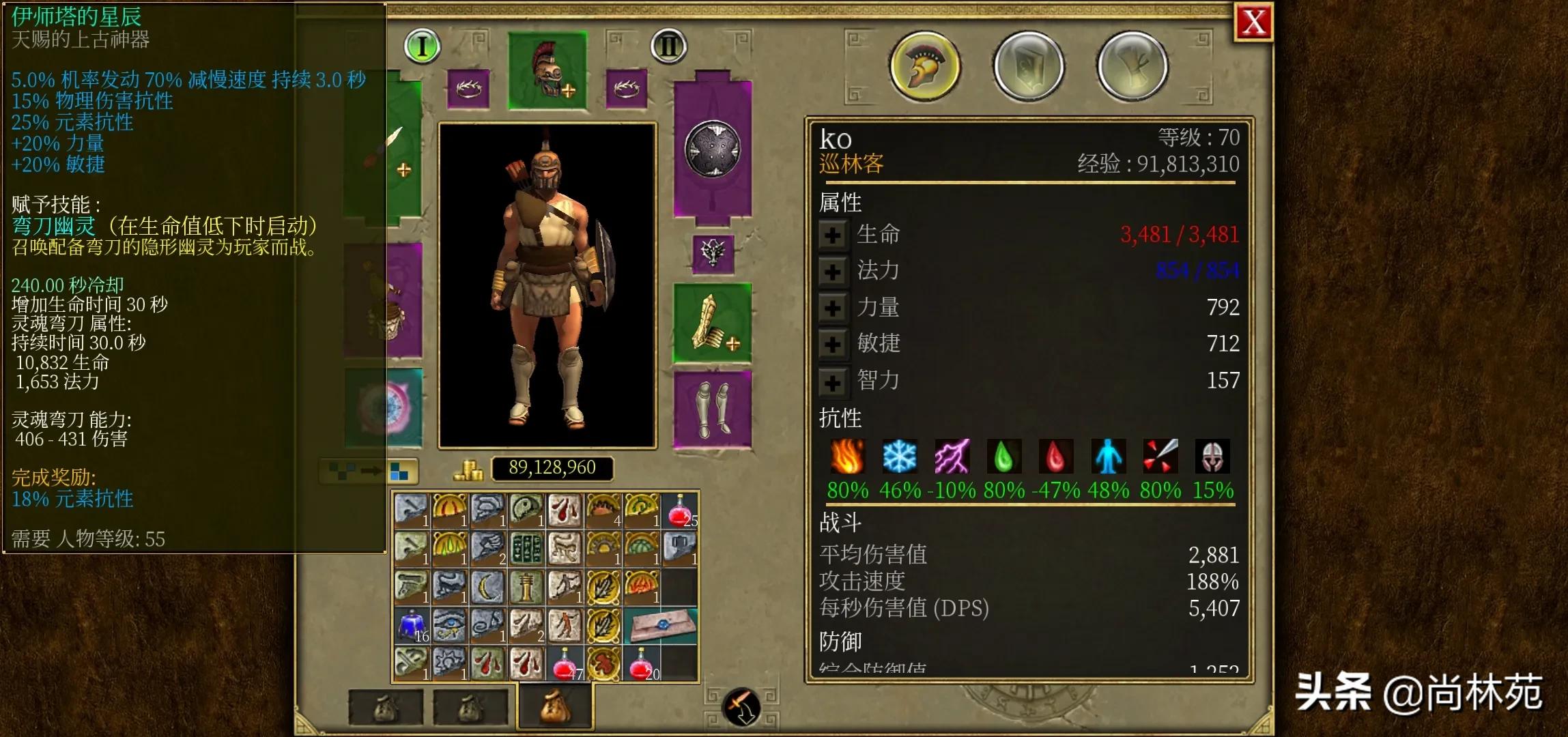Viewport: 1568px width, 737px height.
Task: Add a point to 智力 (intelligence)
Action: [832, 381]
